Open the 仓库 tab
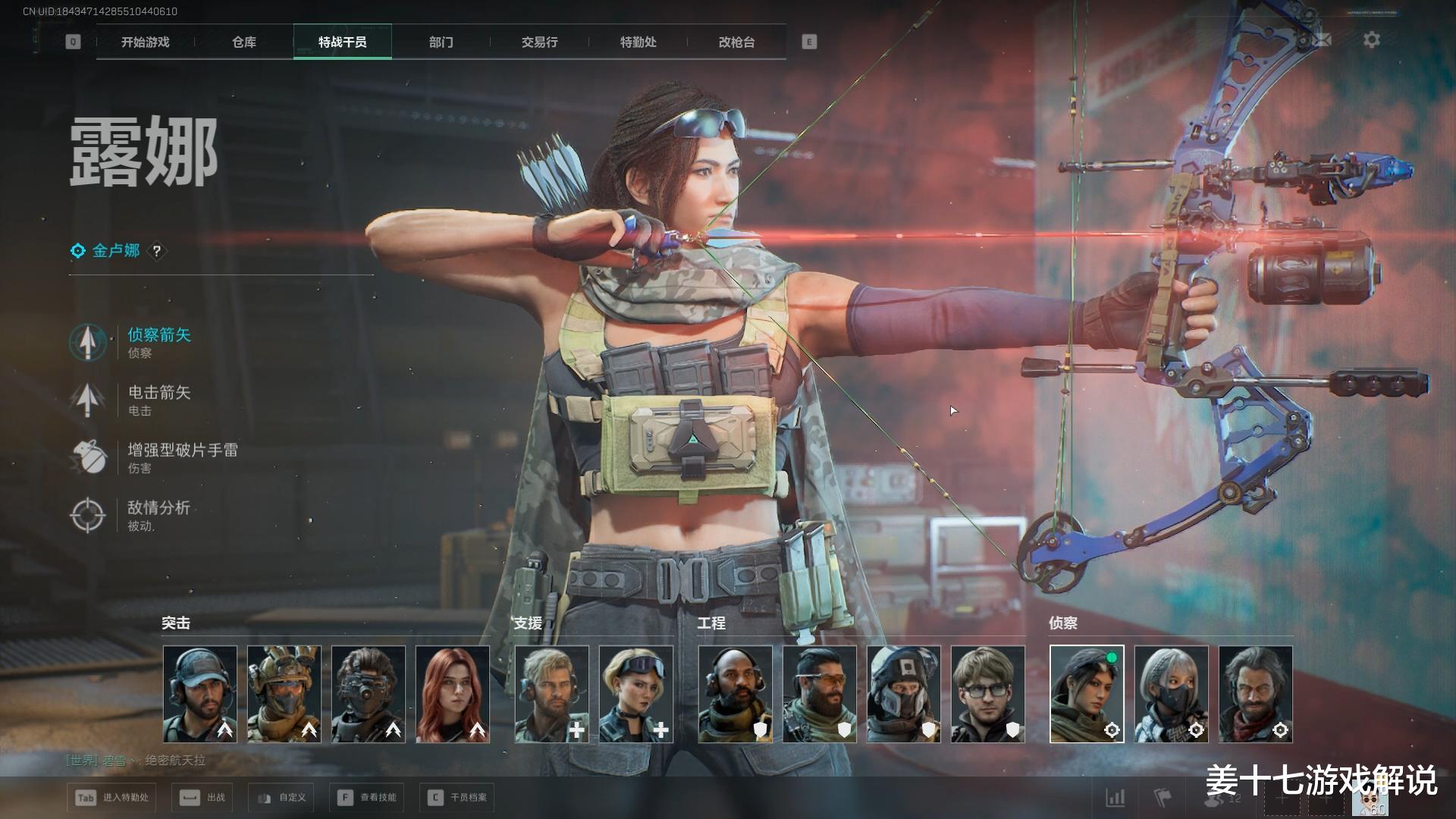This screenshot has width=1456, height=819. pos(244,42)
